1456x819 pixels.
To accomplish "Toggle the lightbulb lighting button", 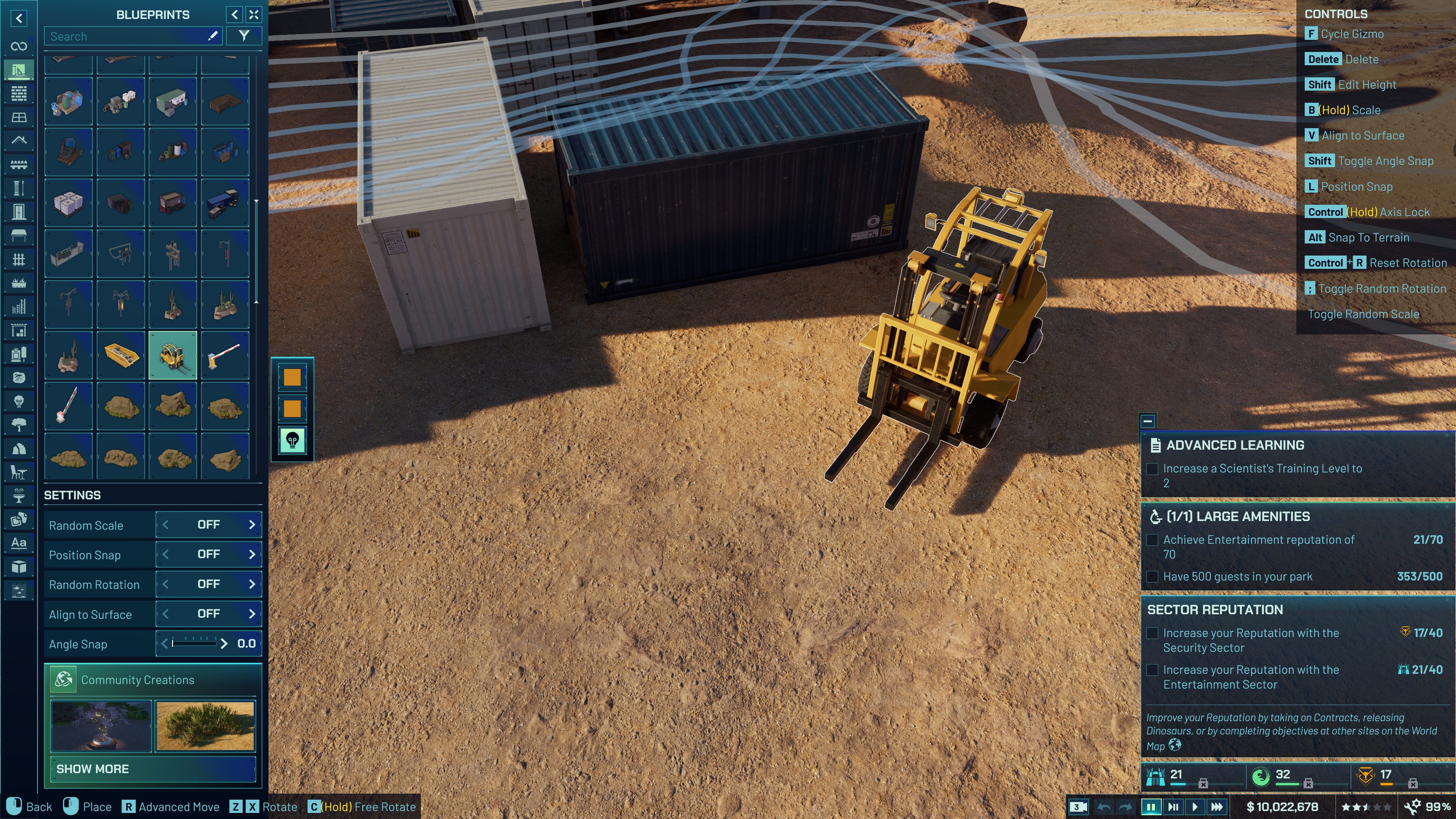I will (x=292, y=440).
